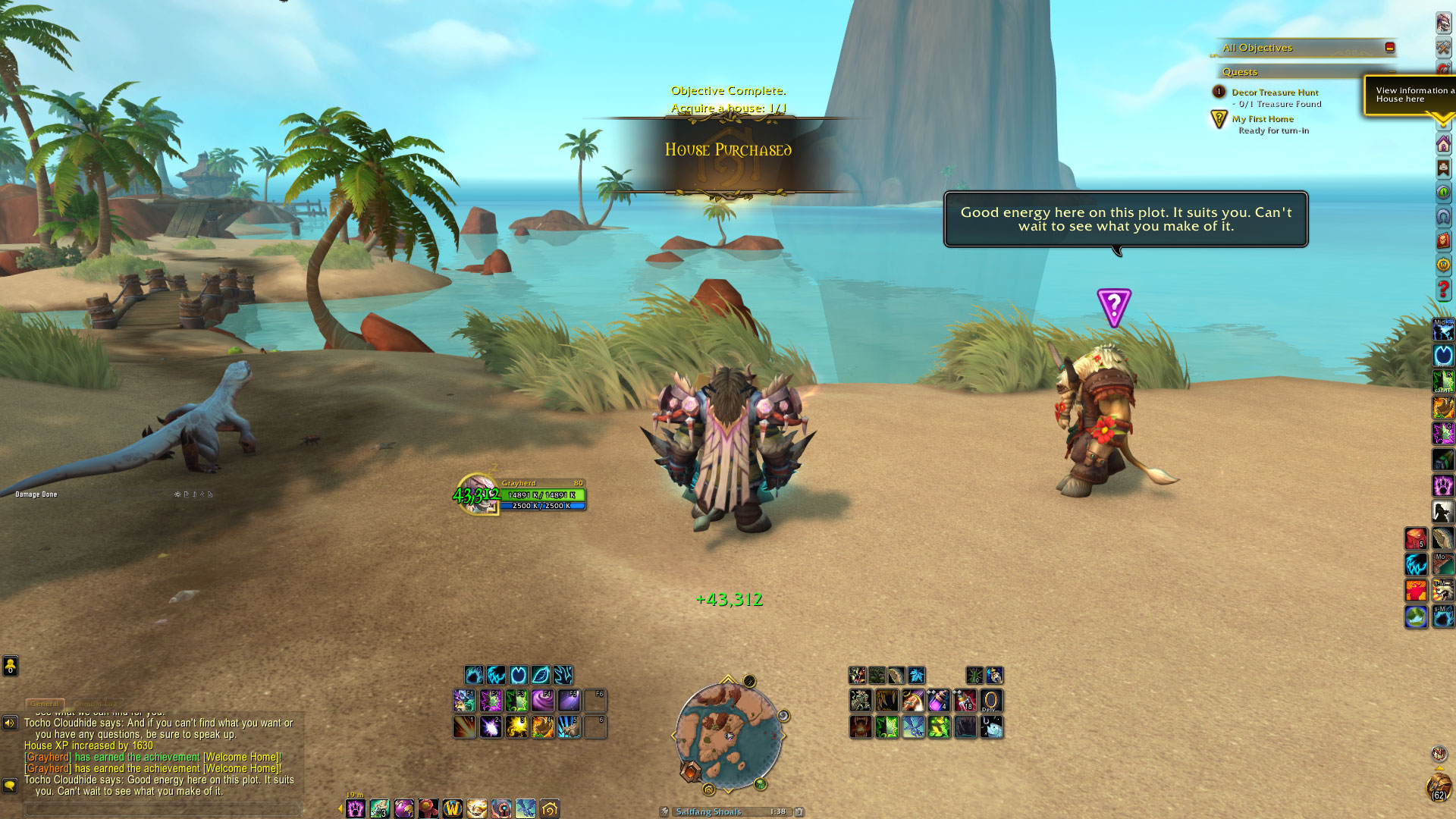Click the red question mark help button
The height and width of the screenshot is (819, 1456).
coord(1443,289)
